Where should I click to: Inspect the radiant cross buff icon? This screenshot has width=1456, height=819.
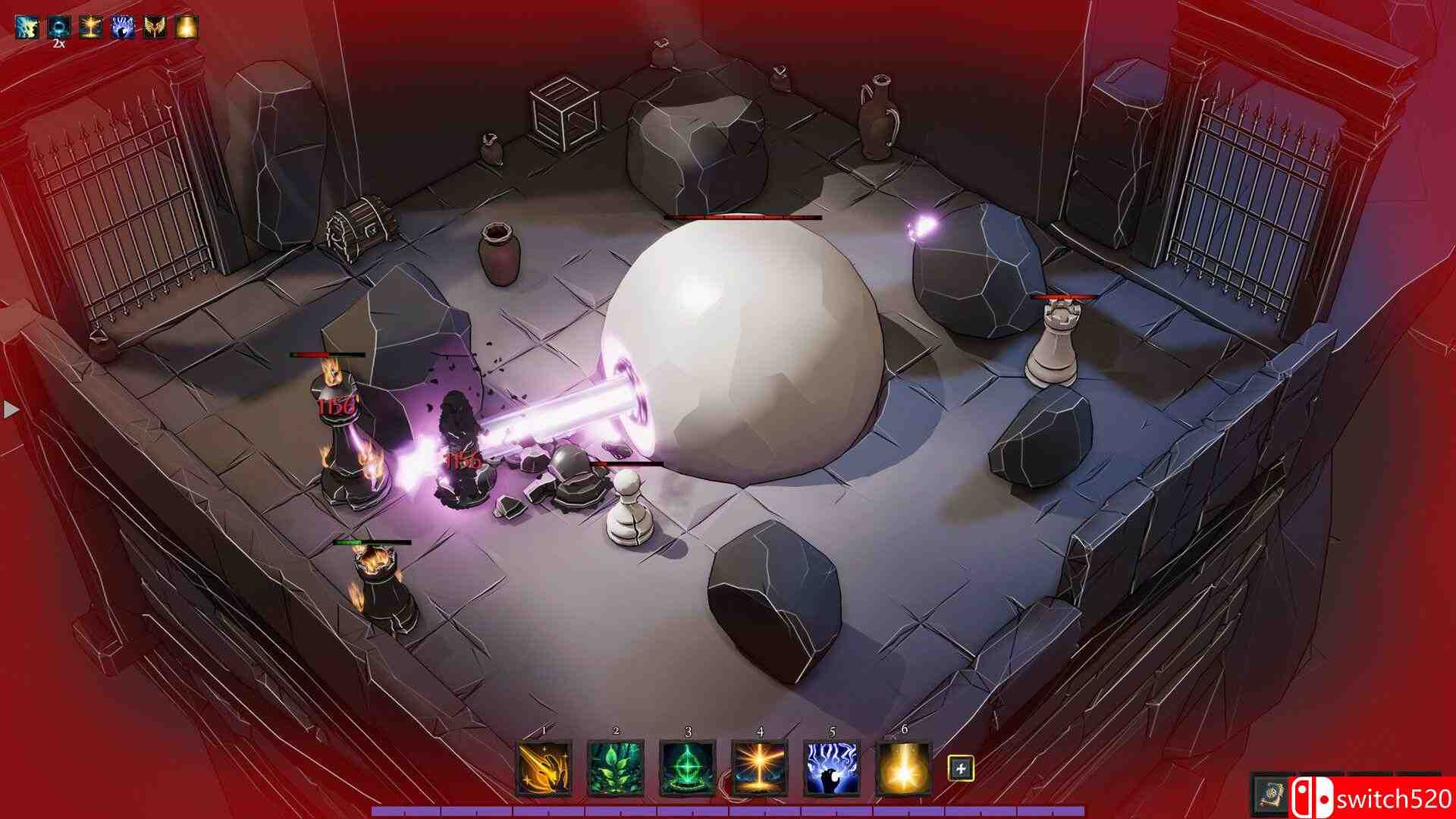pos(91,27)
